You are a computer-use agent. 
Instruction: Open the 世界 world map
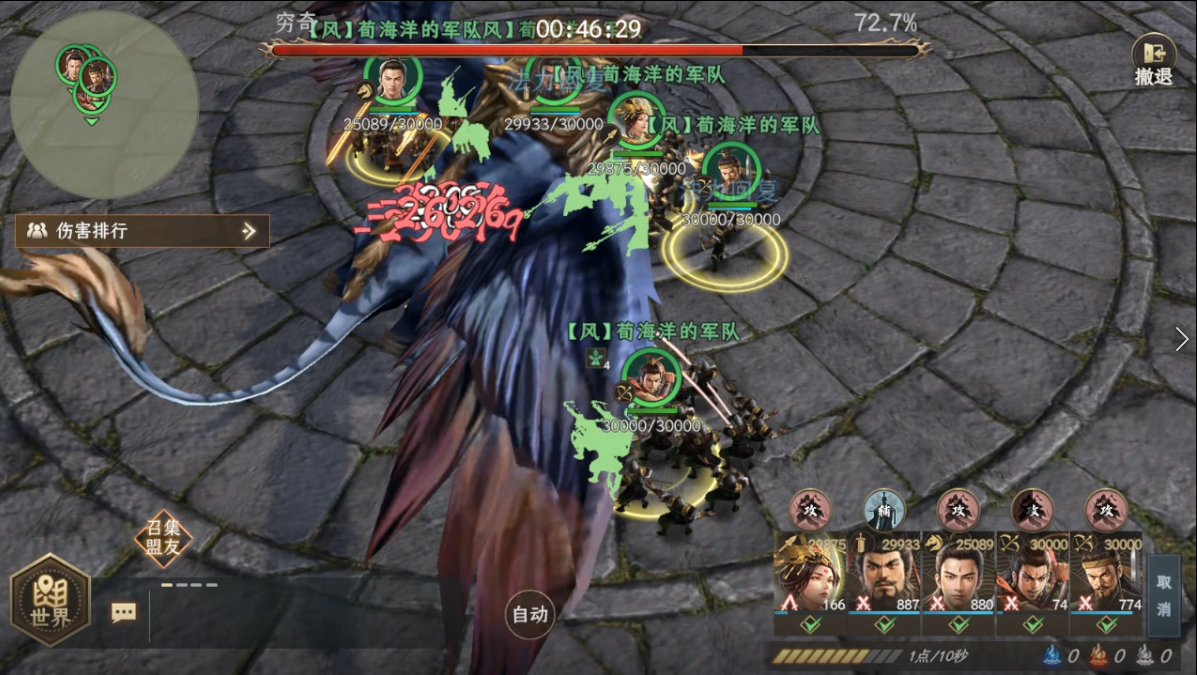[51, 600]
